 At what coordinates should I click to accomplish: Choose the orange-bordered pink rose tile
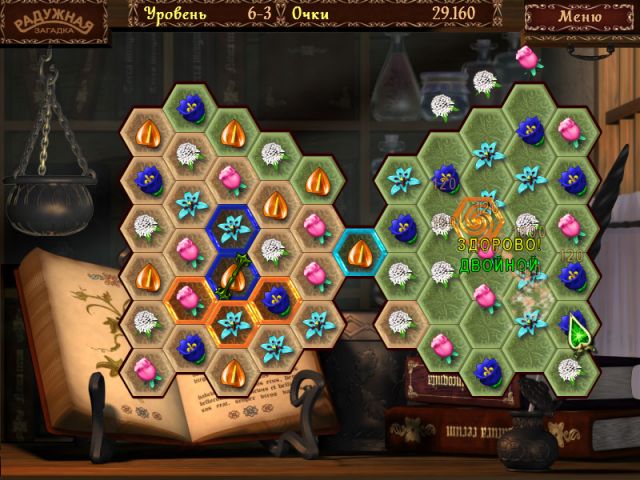click(190, 297)
